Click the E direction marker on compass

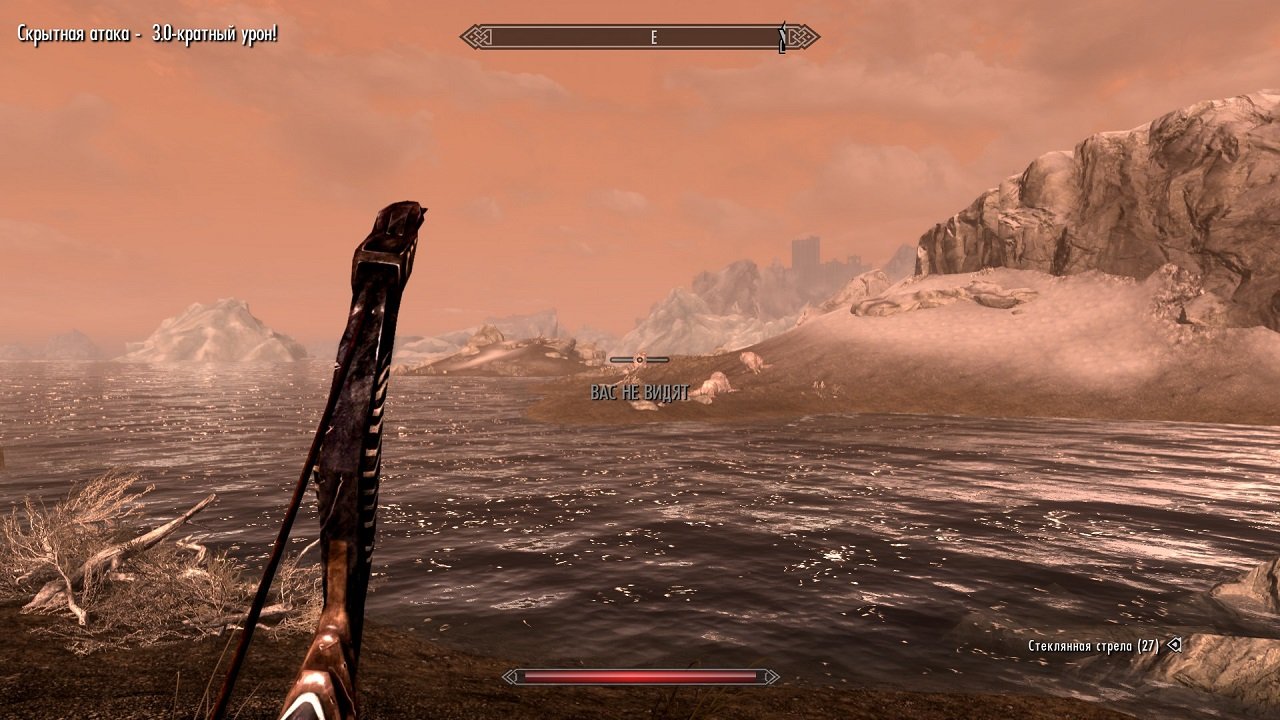pyautogui.click(x=653, y=37)
